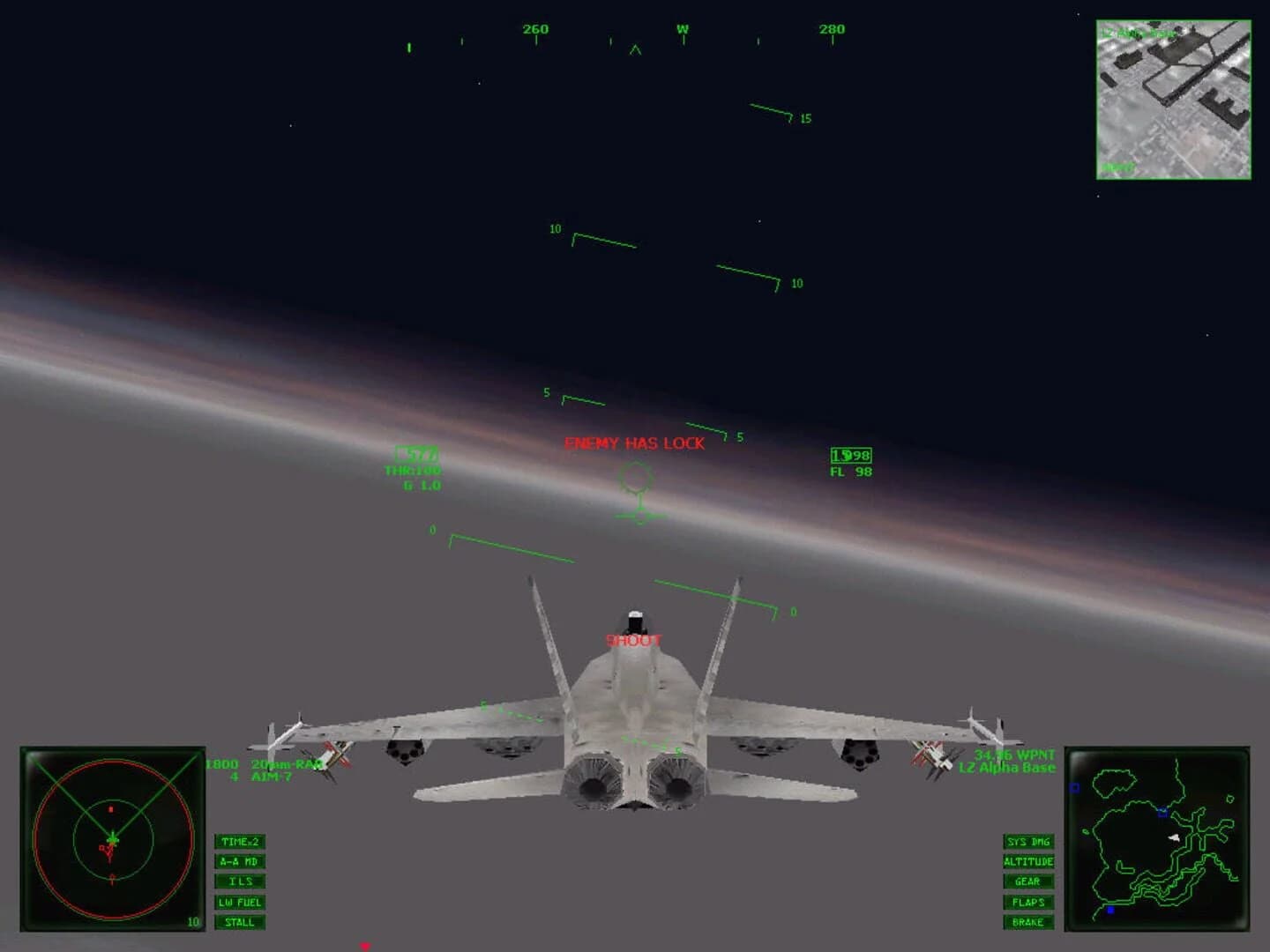Viewport: 1270px width, 952px height.
Task: Click the radar range number 10
Action: 193,921
